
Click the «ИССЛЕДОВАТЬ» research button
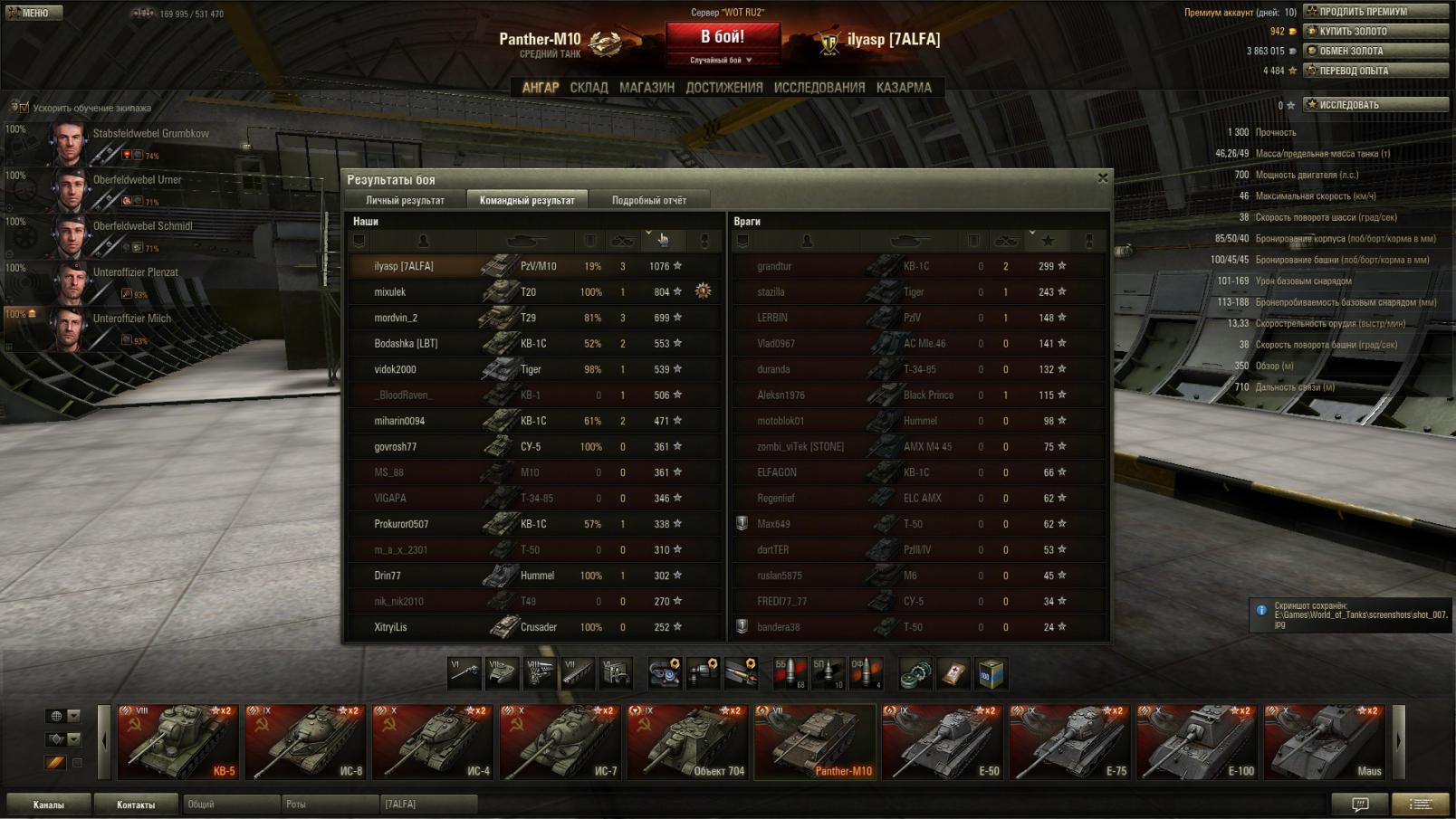click(x=1375, y=105)
